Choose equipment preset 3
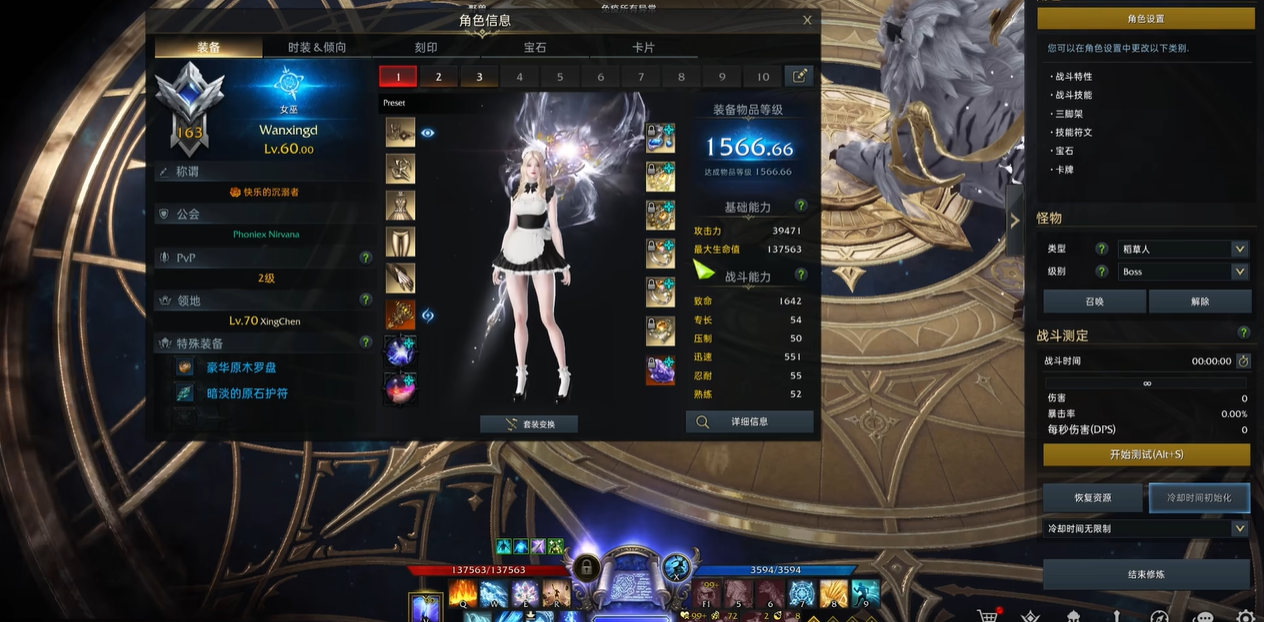The image size is (1264, 622). coord(479,77)
